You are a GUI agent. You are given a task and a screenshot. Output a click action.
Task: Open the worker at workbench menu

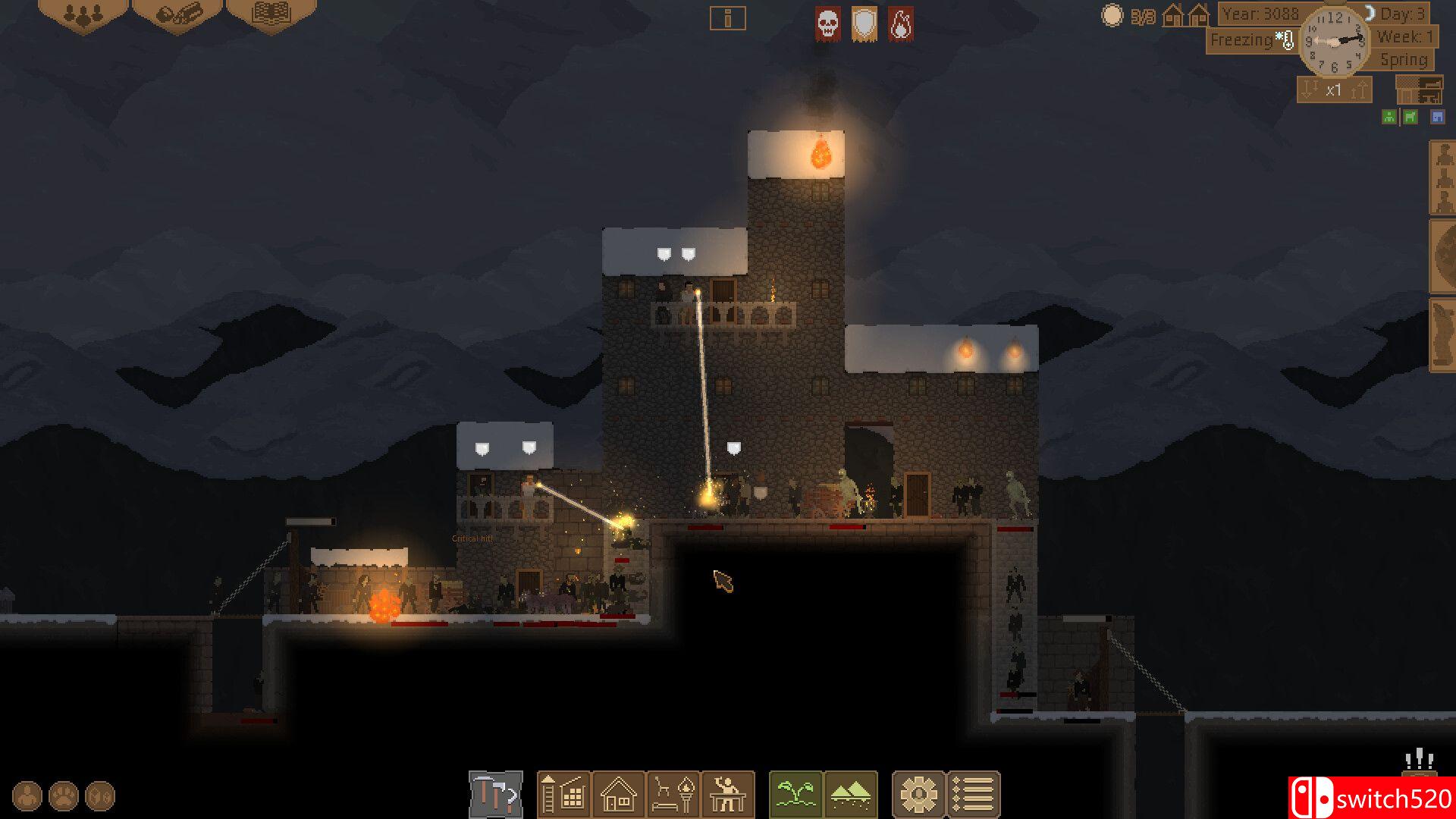pos(728,795)
